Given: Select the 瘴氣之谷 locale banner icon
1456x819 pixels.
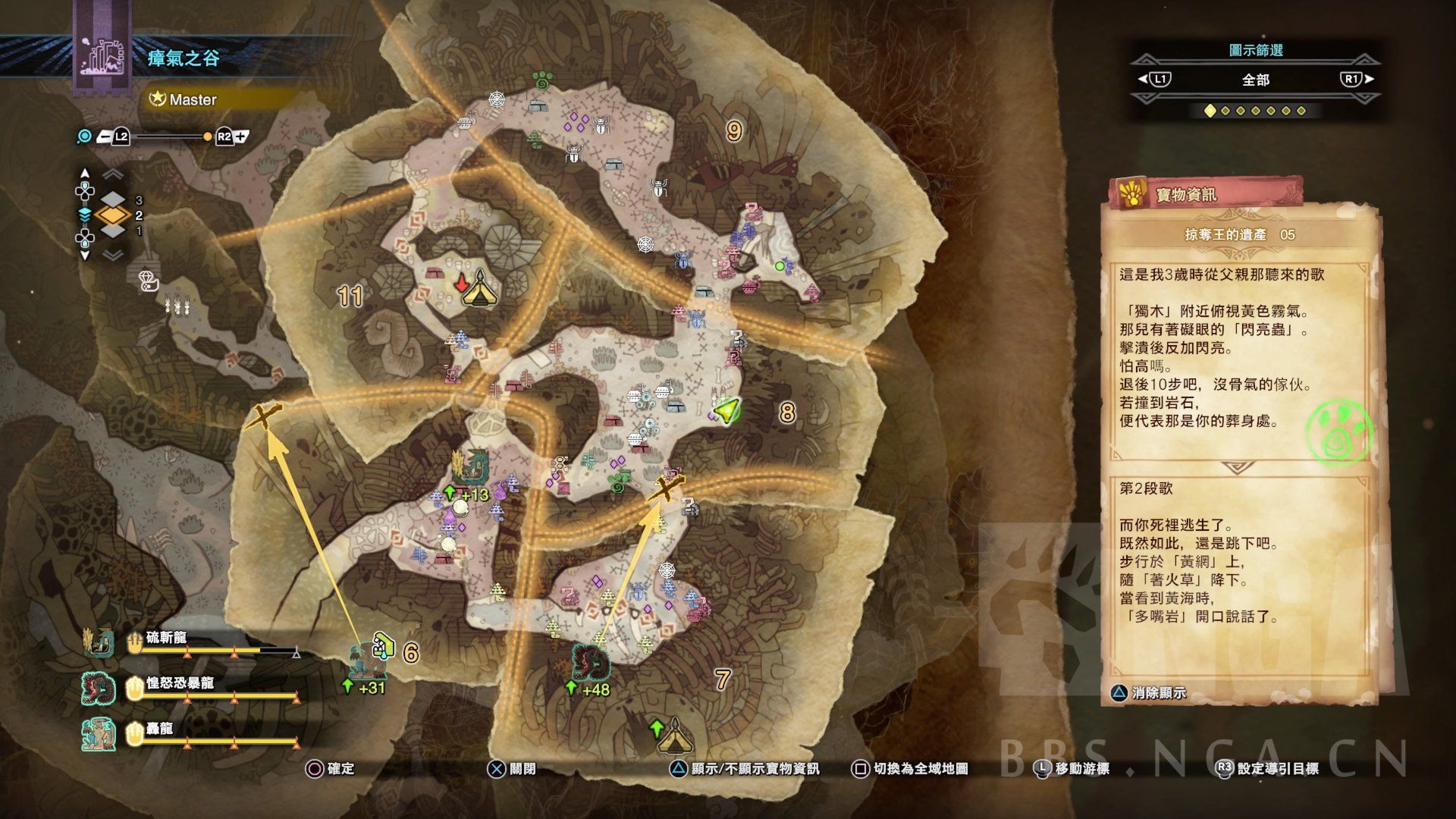Looking at the screenshot, I should [102, 57].
